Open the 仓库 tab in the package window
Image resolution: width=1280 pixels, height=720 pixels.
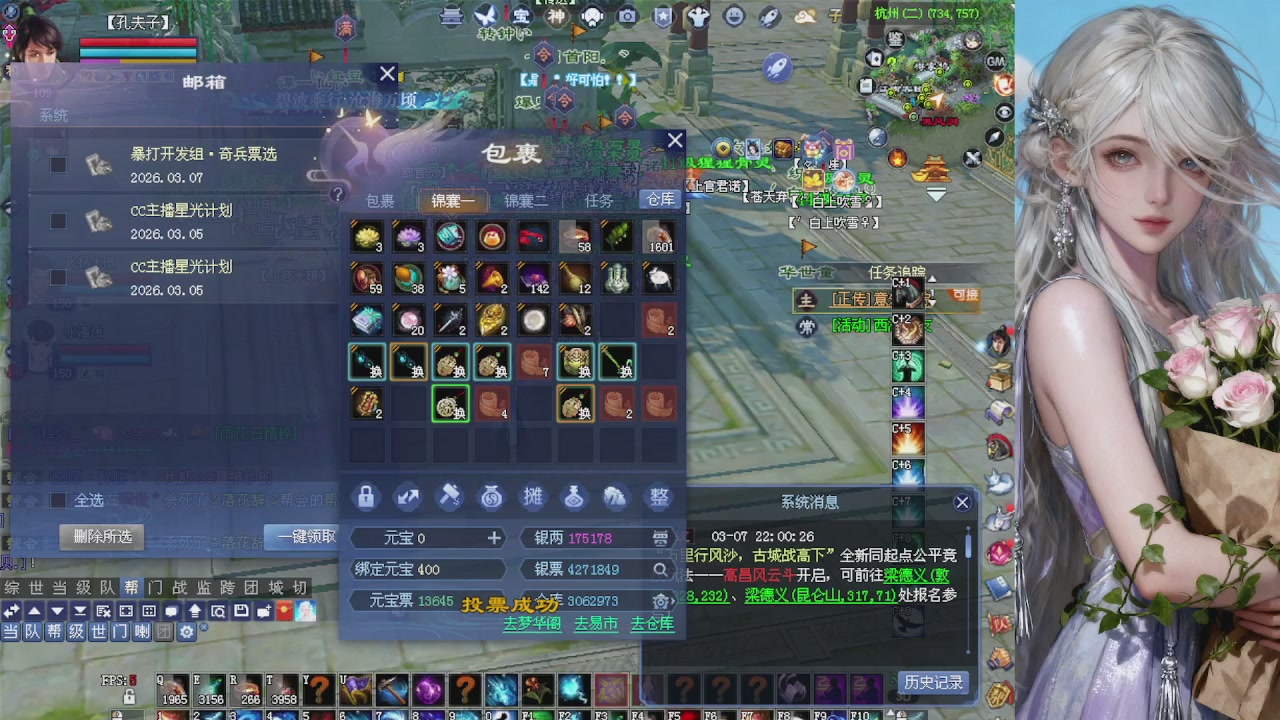660,199
